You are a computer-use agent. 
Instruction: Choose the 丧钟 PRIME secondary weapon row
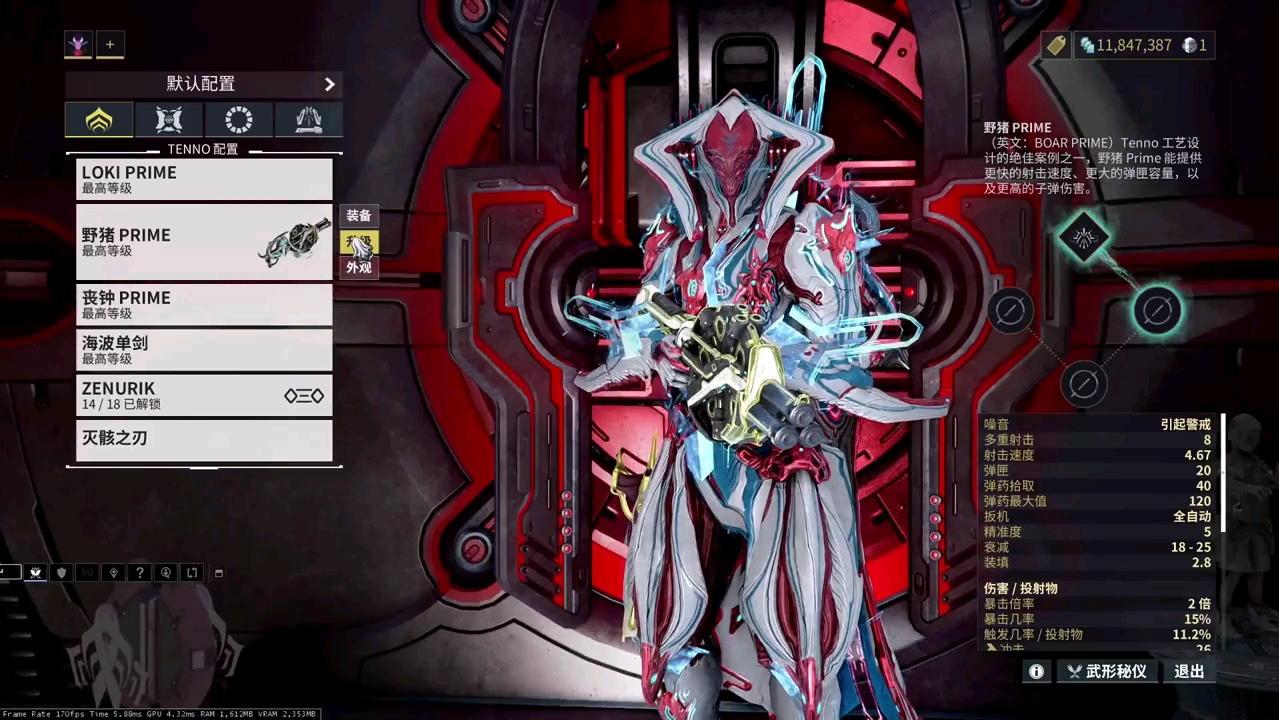point(204,304)
